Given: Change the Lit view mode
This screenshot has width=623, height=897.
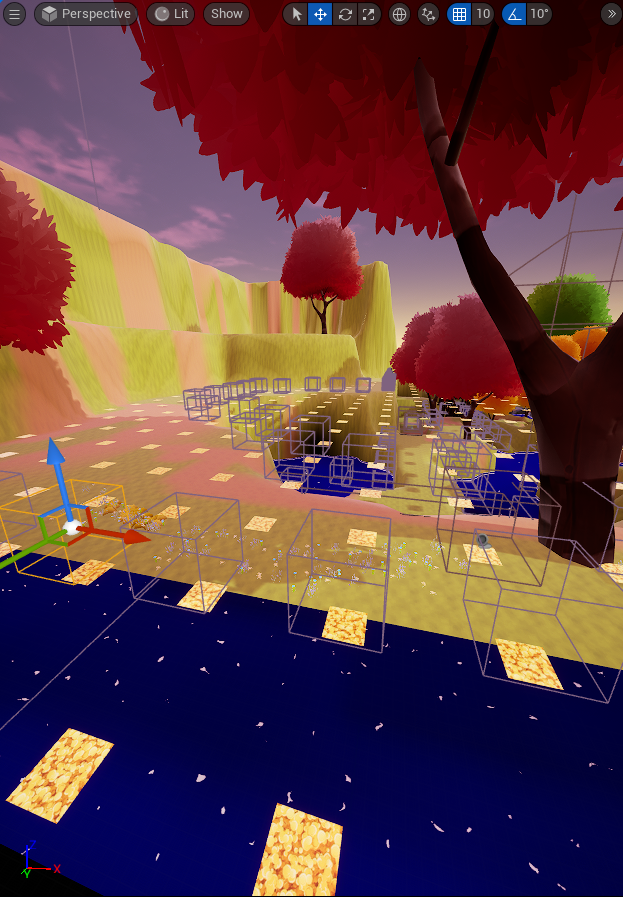Looking at the screenshot, I should point(171,14).
